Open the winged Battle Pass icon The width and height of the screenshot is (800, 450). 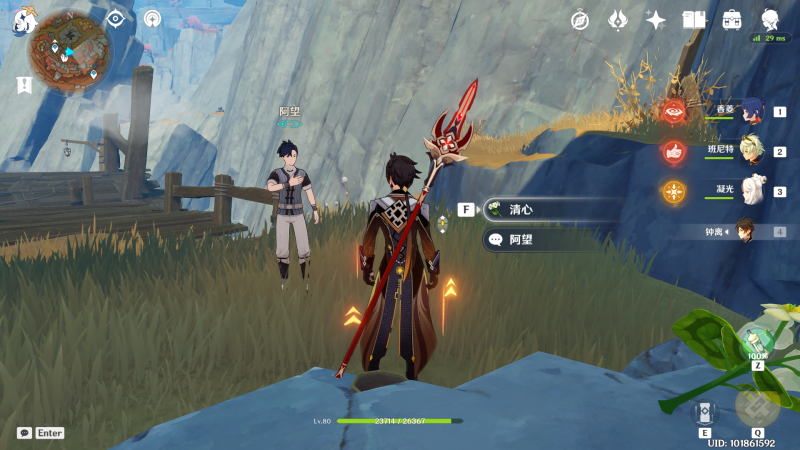[618, 19]
